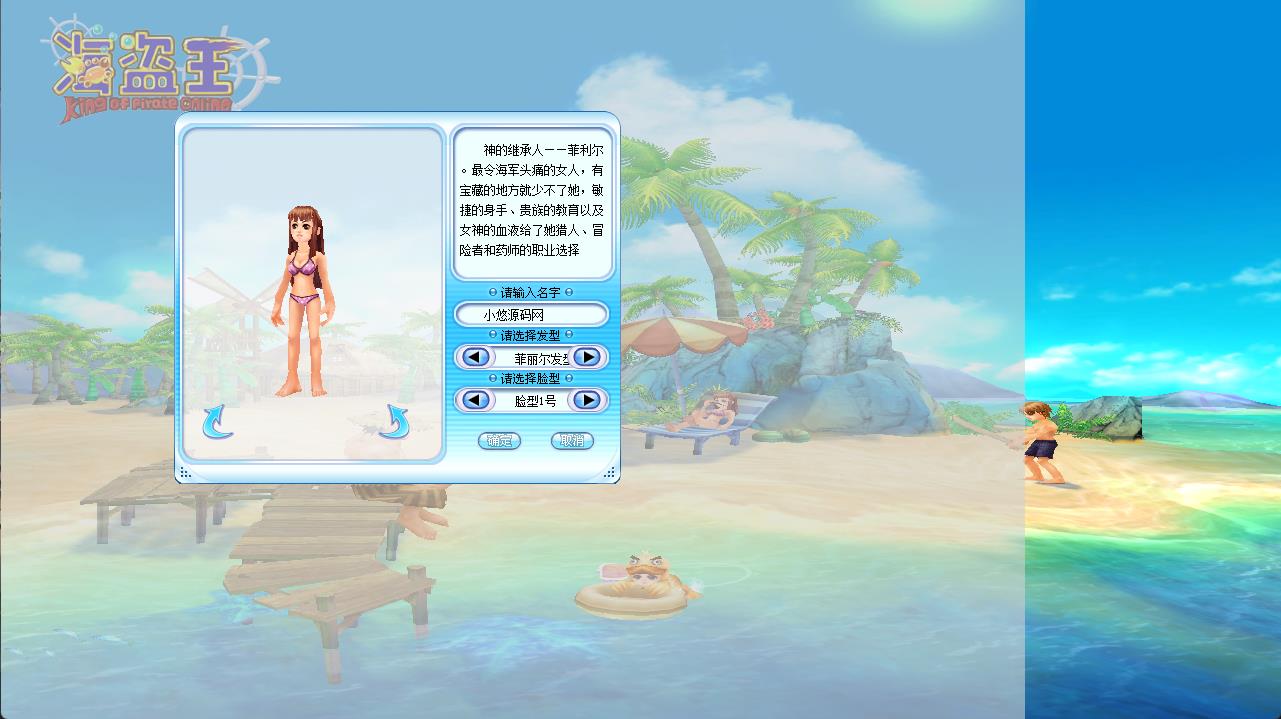
Task: Rotate character preview with left curved arrow
Action: (x=217, y=422)
